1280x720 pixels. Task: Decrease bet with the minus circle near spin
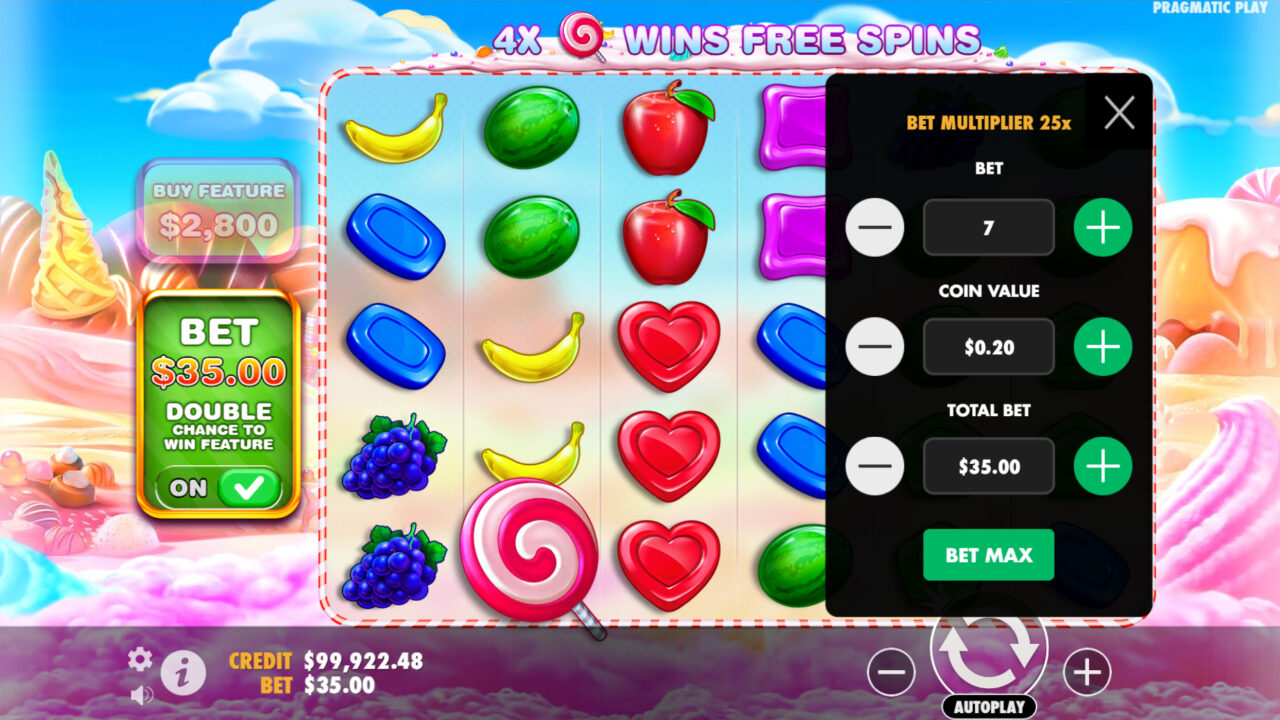tap(891, 672)
